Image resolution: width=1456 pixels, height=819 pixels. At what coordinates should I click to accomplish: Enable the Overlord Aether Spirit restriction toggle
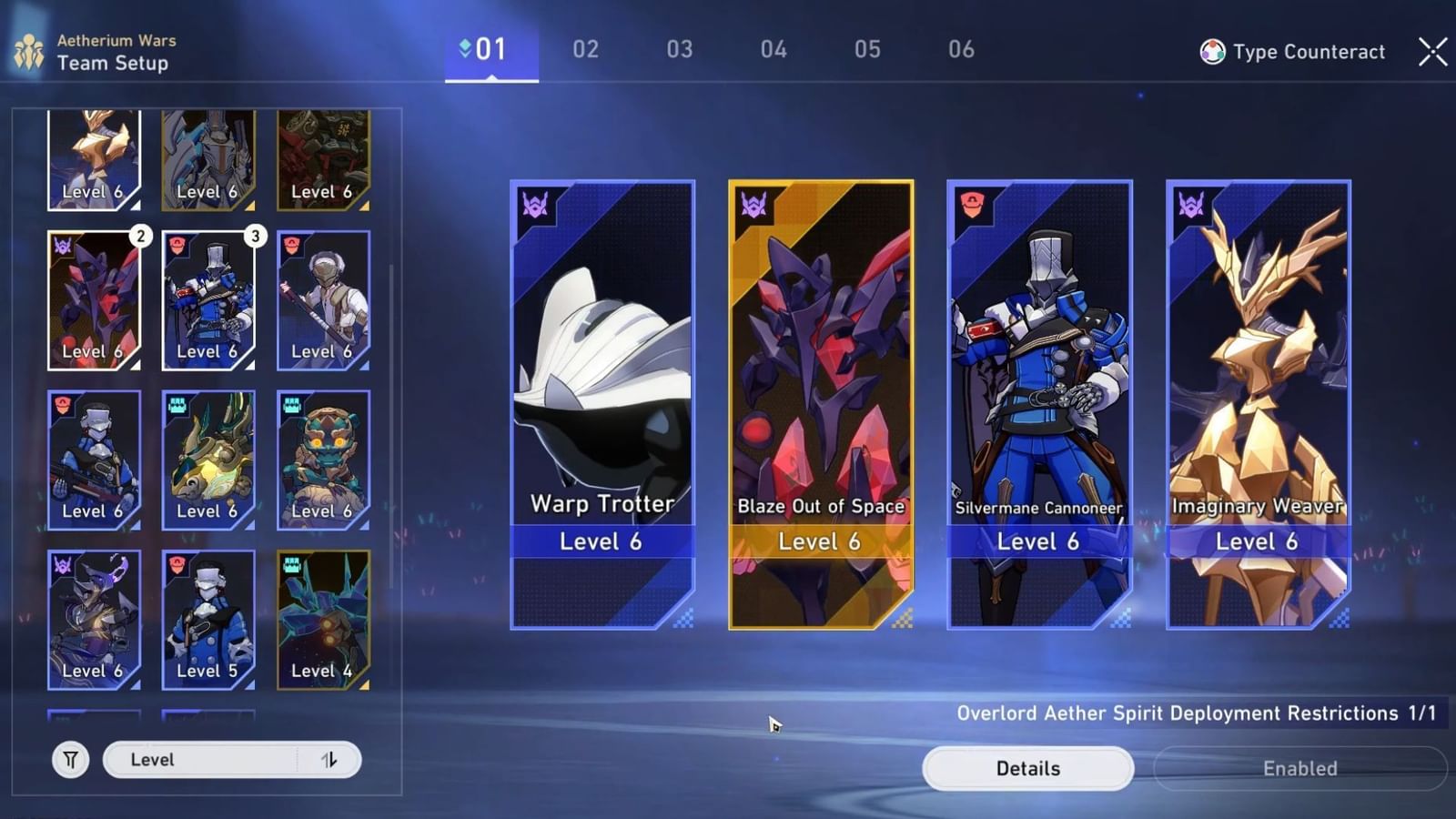point(1299,768)
